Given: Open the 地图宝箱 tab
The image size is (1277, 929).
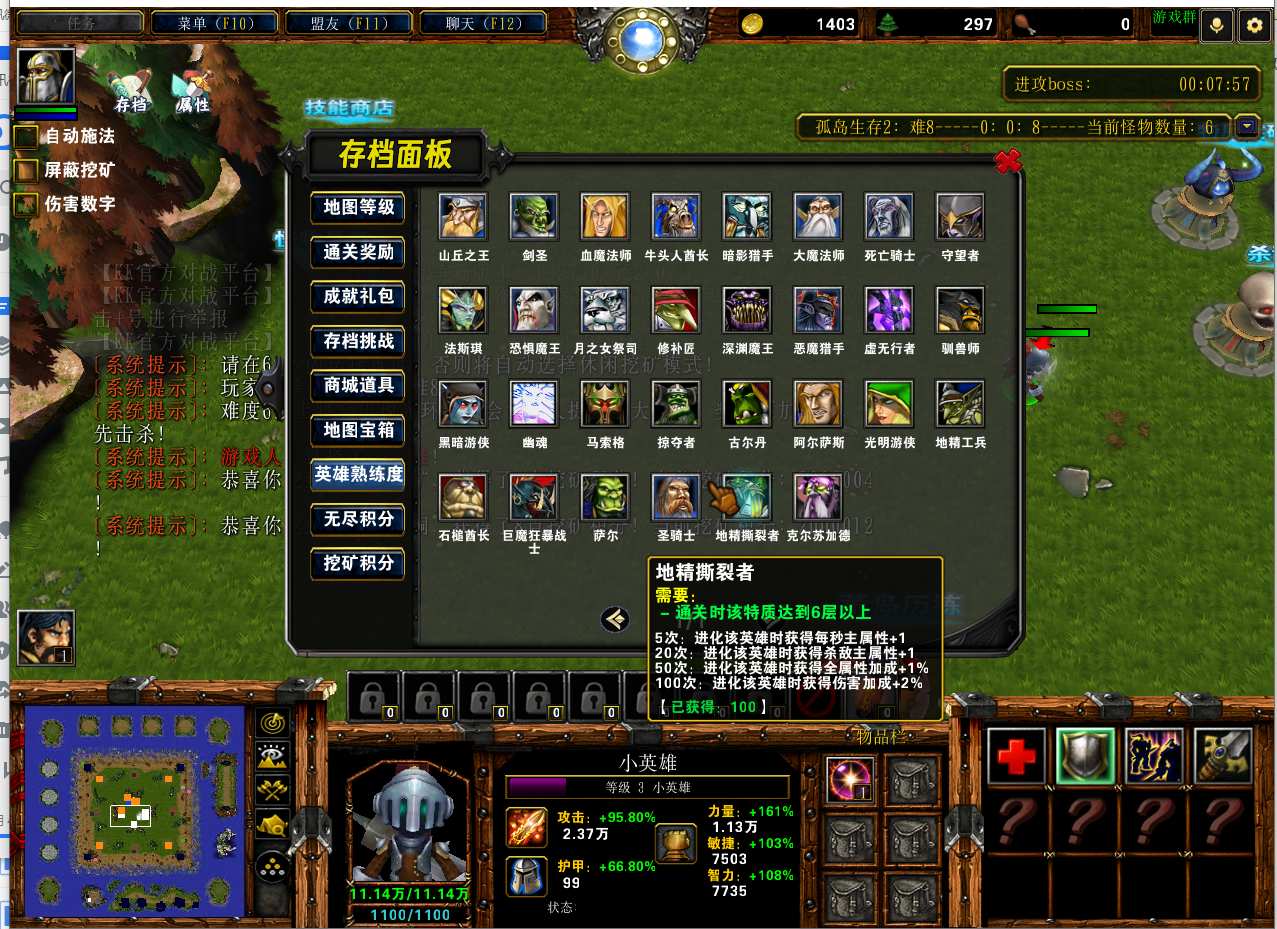Looking at the screenshot, I should (358, 430).
